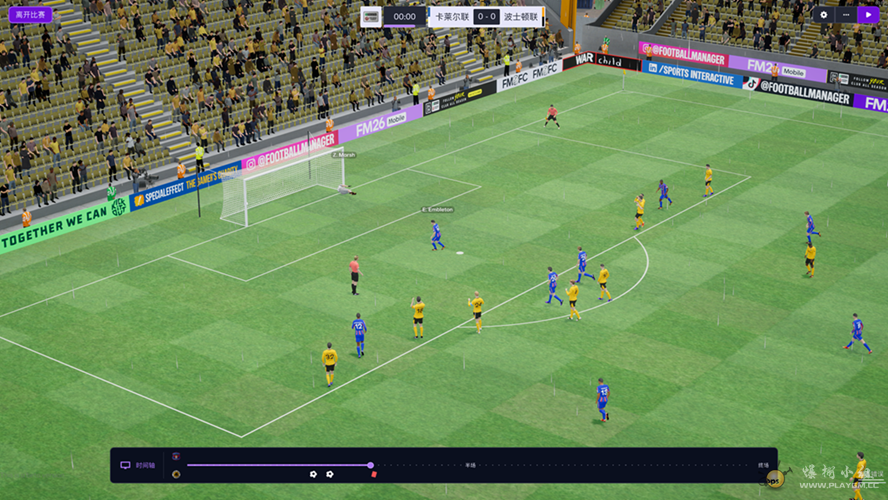Select the 波士顿联 team name on scoreboard
888x500 pixels.
click(x=521, y=17)
